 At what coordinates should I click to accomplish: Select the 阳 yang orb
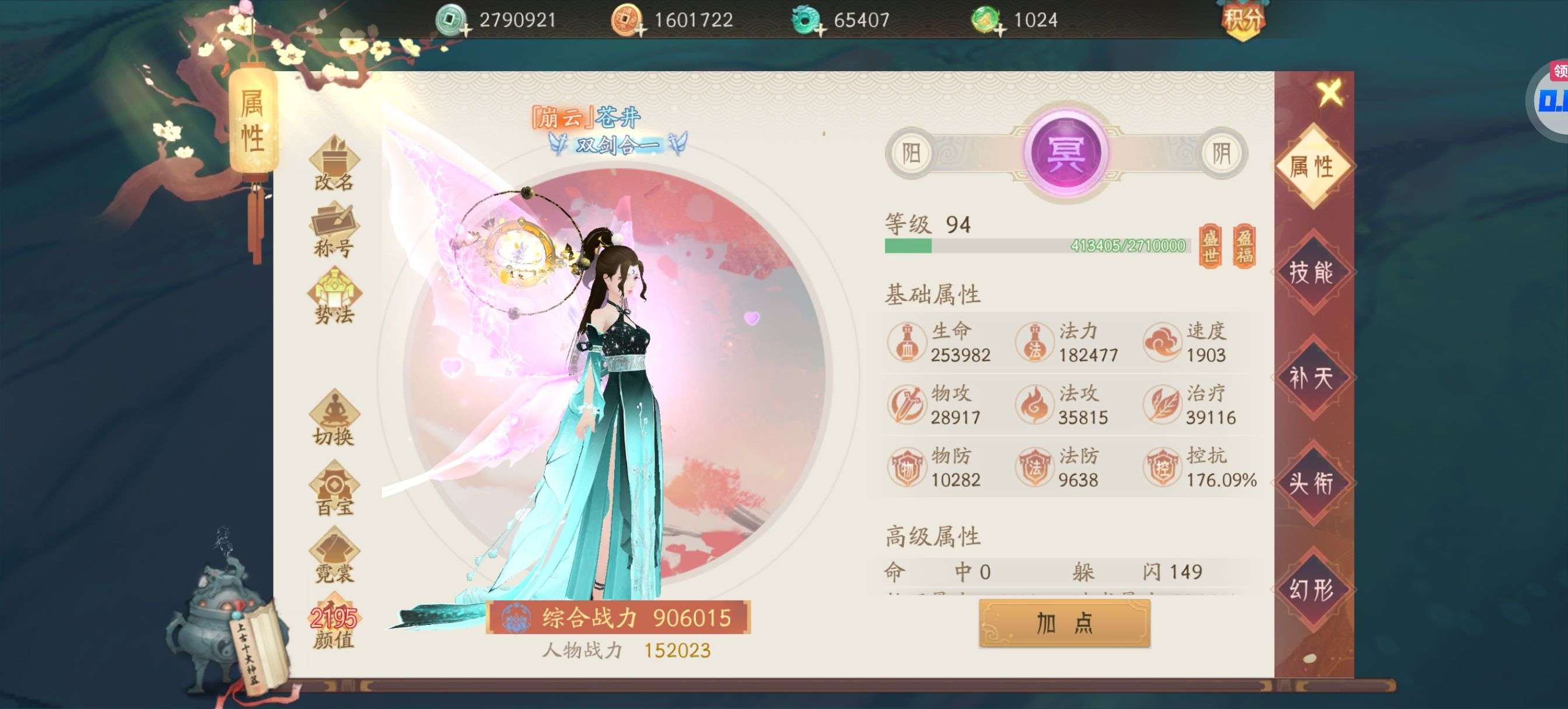911,153
